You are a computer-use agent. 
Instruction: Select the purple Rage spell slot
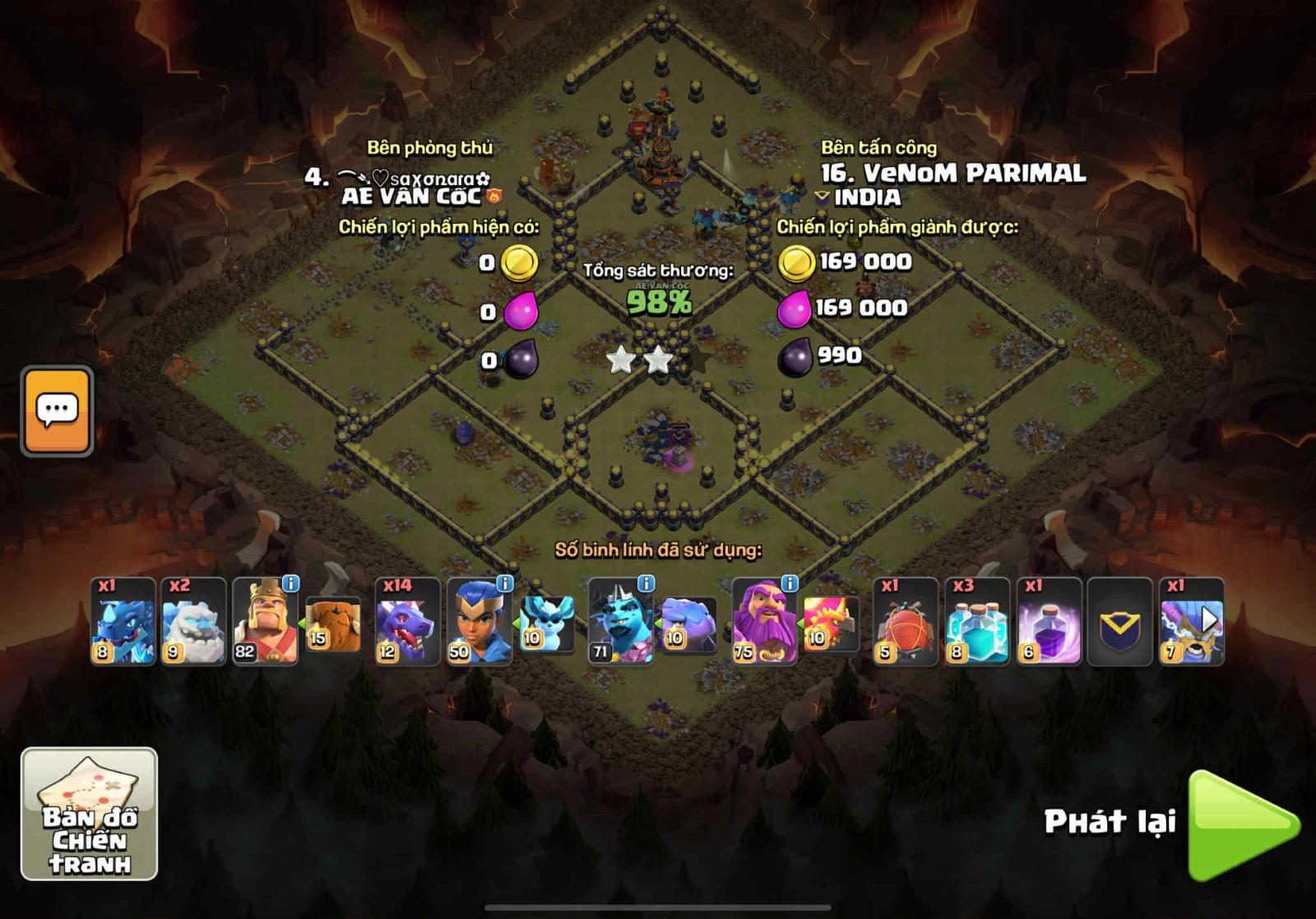click(x=1049, y=622)
